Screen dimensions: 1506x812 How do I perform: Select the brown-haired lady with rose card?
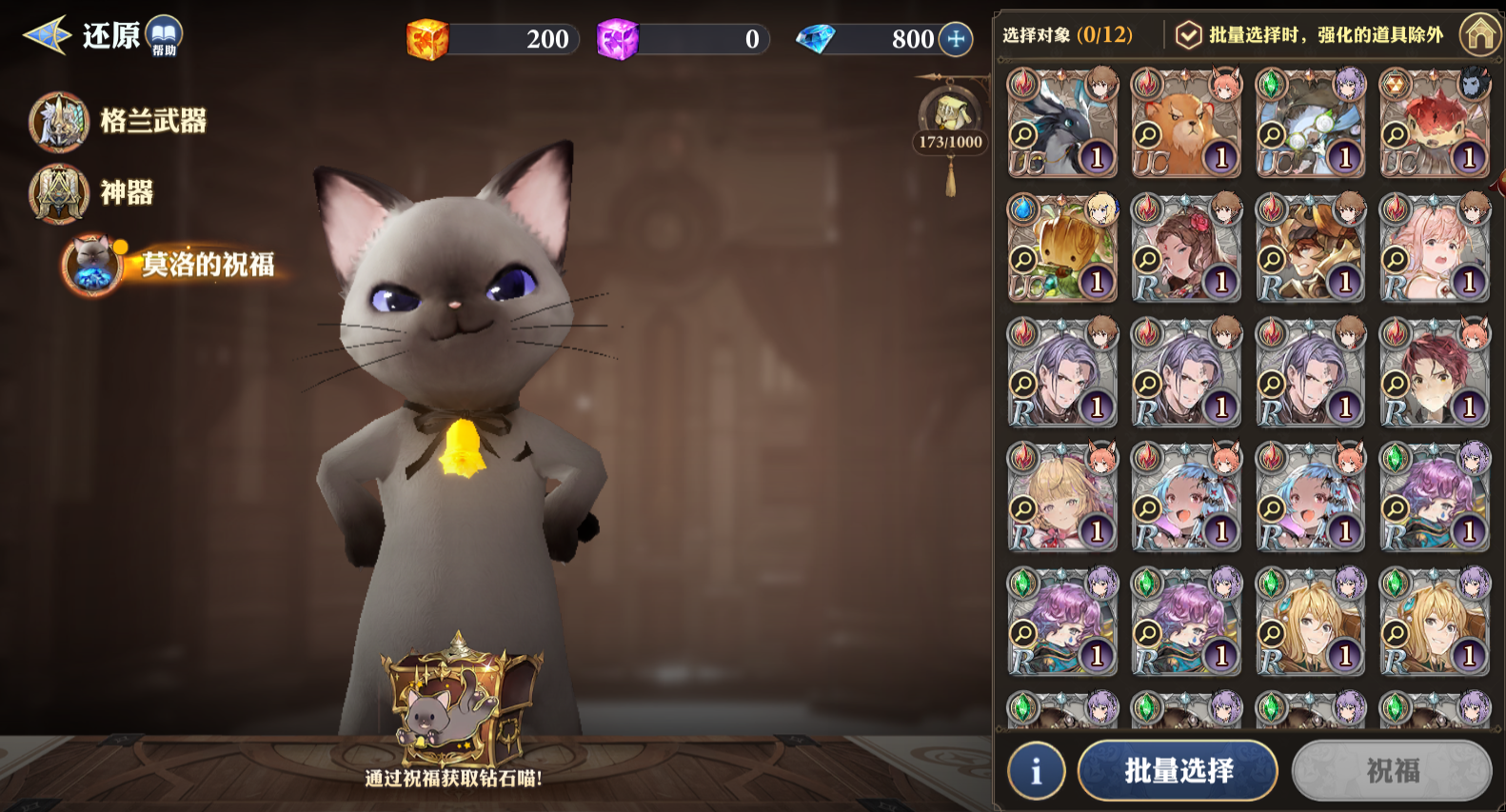point(1186,248)
